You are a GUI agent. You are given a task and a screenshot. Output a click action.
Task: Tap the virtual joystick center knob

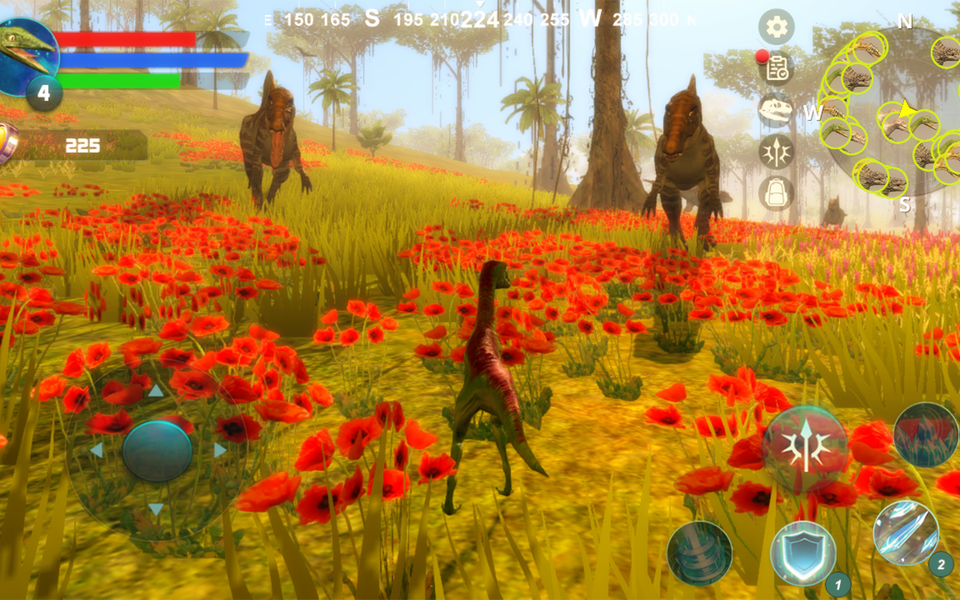[157, 451]
